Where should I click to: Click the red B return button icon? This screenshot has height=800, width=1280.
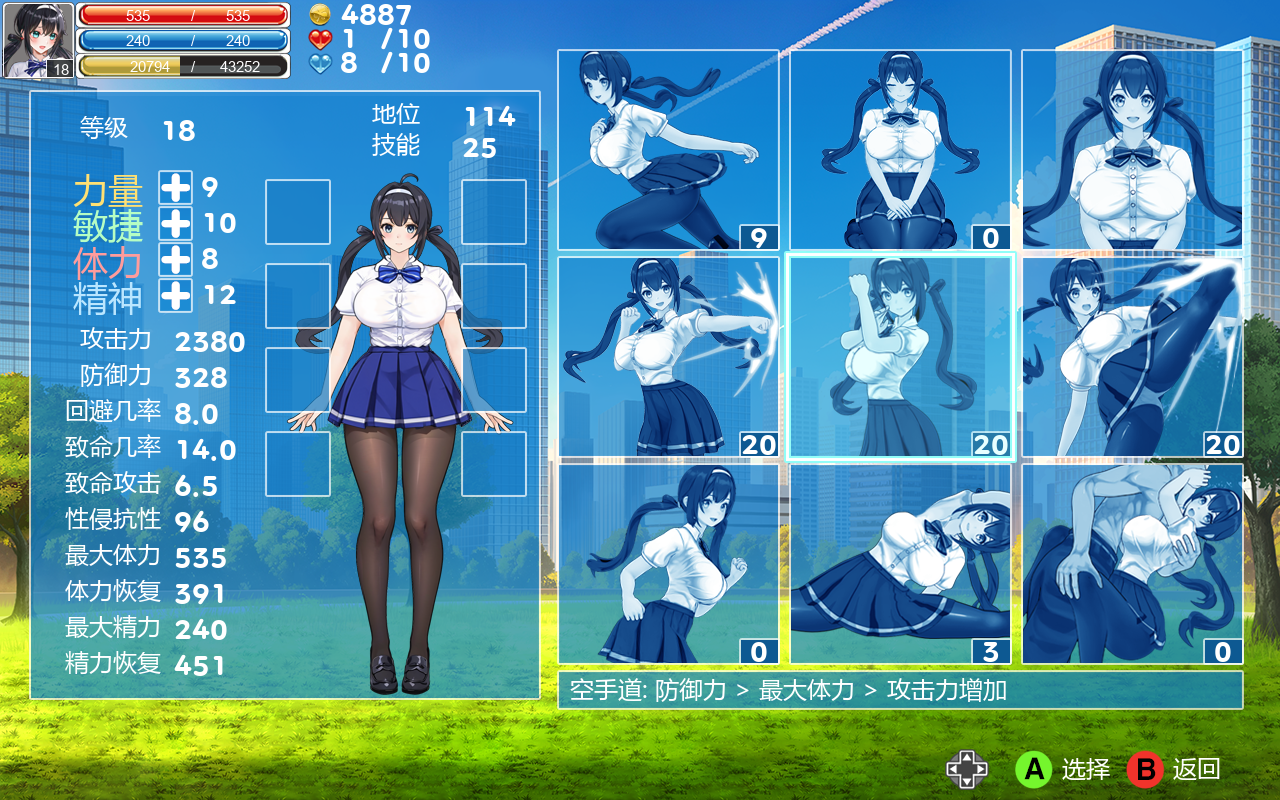click(x=1146, y=769)
